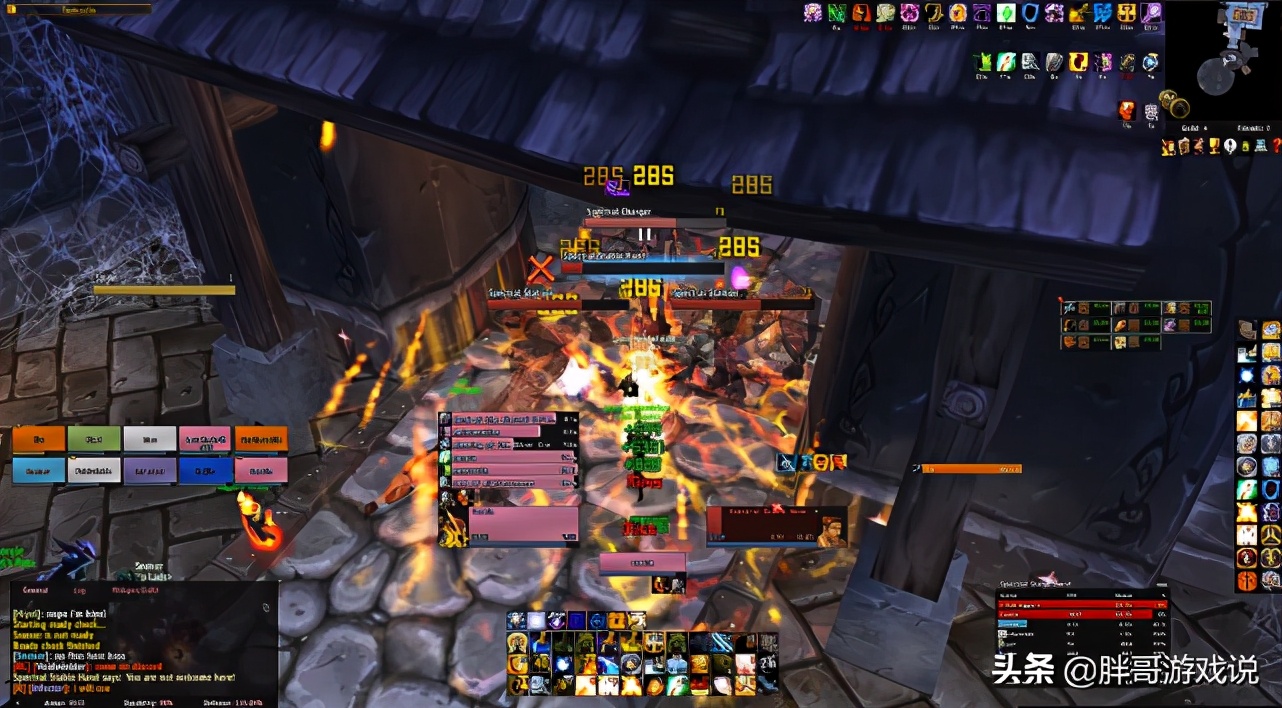This screenshot has height=708, width=1282.
Task: Activate the white glowing orb ability icon
Action: pos(538,621)
